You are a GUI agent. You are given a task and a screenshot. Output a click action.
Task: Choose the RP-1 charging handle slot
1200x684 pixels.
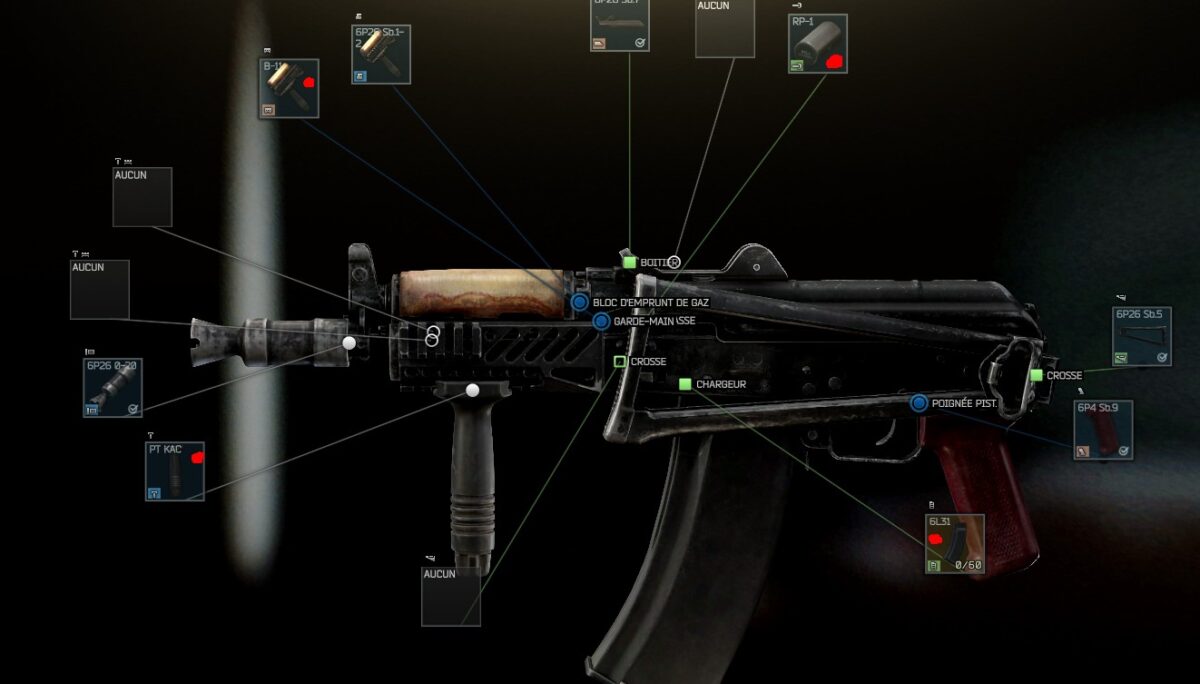817,44
